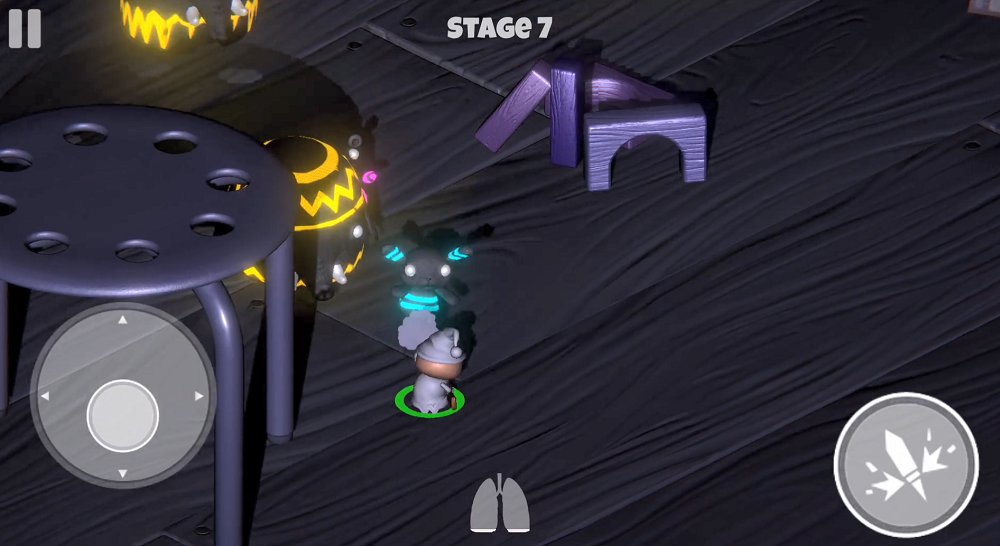Tap the joystick's down arrow
The image size is (1000, 546).
point(122,472)
